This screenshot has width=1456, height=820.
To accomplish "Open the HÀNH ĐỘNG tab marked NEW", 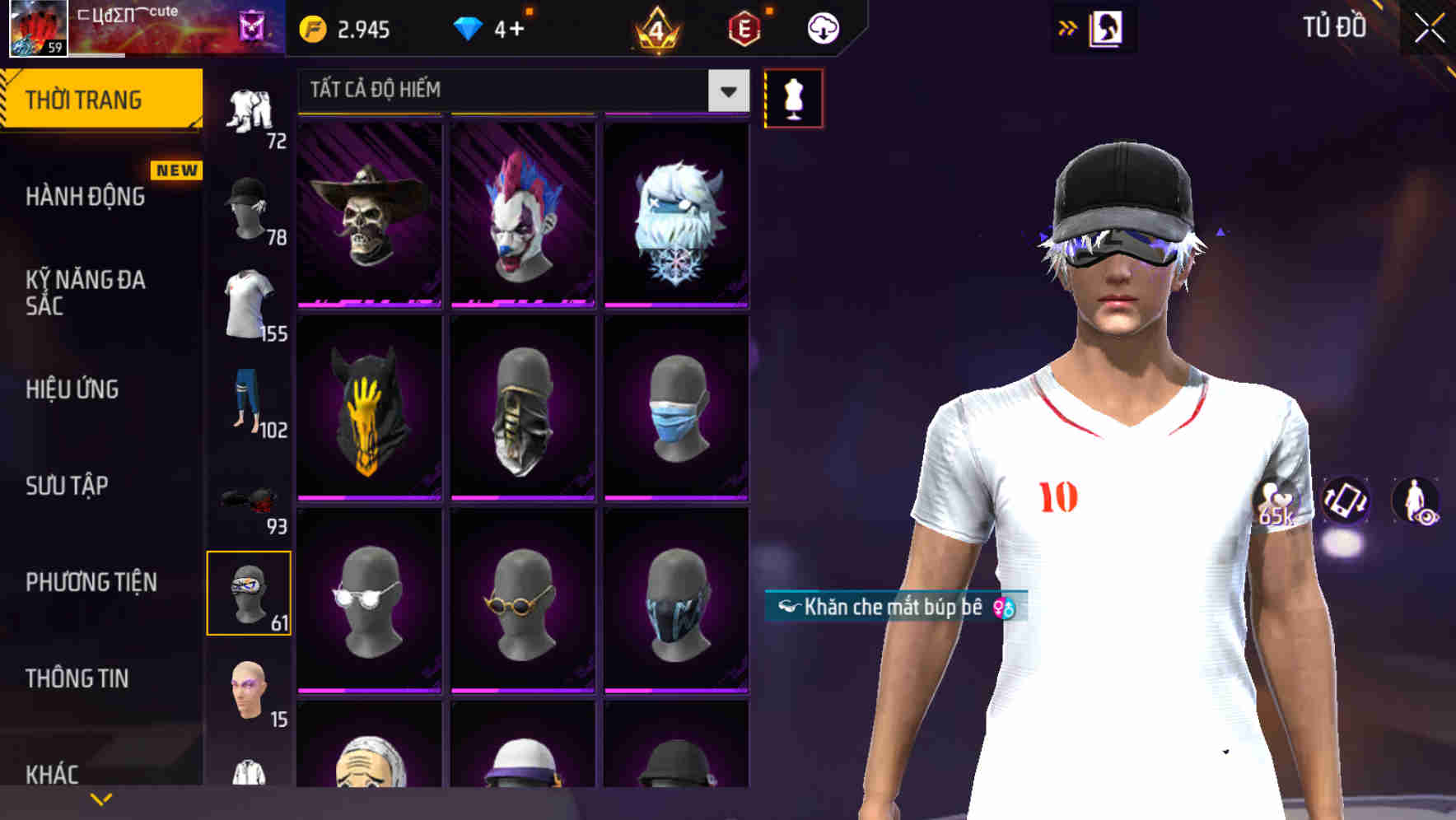I will [x=86, y=198].
